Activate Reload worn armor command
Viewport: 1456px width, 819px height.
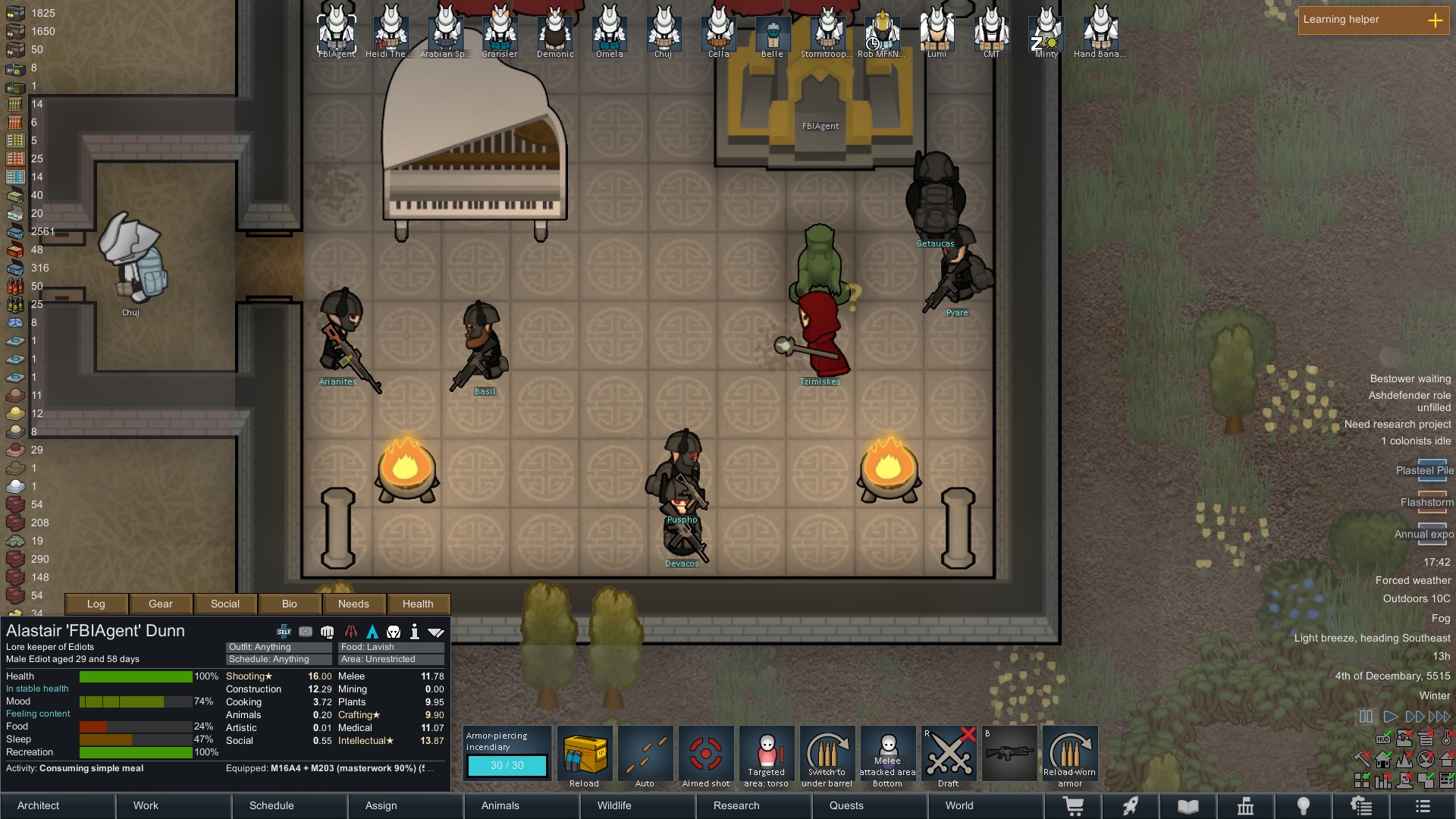1070,756
